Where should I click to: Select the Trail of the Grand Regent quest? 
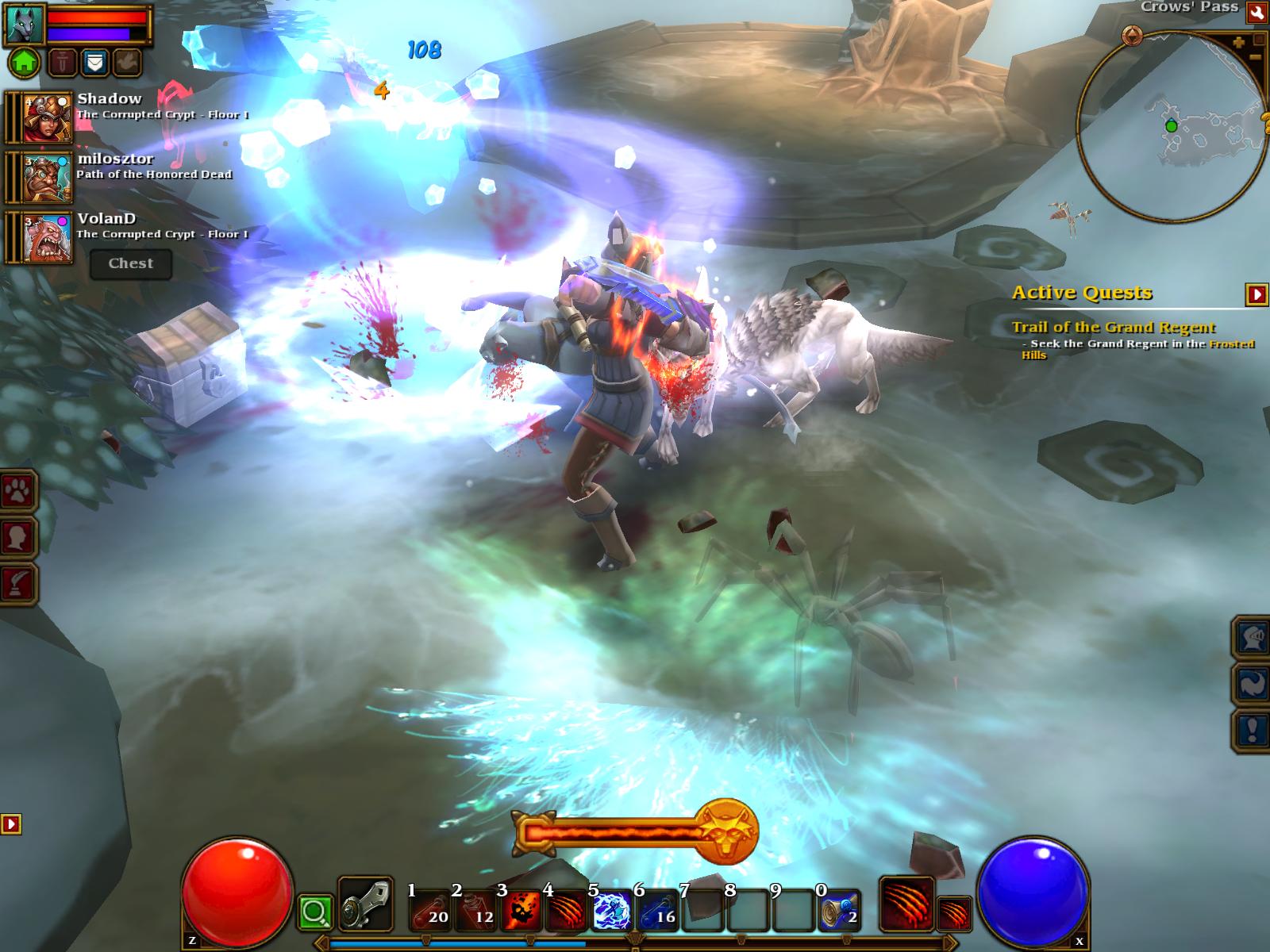[x=1113, y=327]
